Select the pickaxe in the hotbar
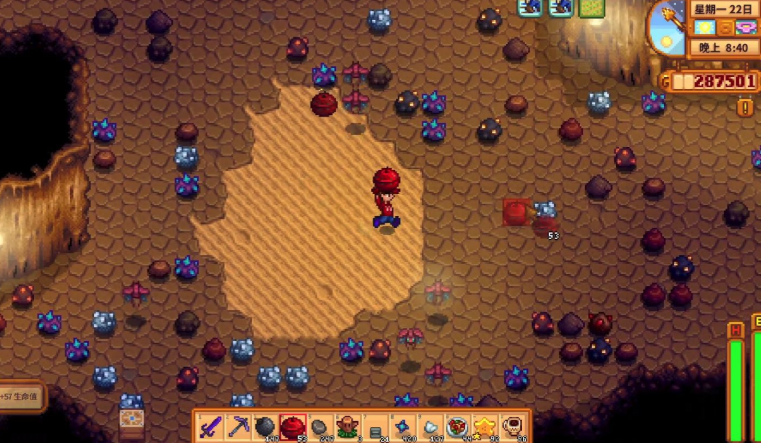Image resolution: width=761 pixels, height=443 pixels. 238,427
